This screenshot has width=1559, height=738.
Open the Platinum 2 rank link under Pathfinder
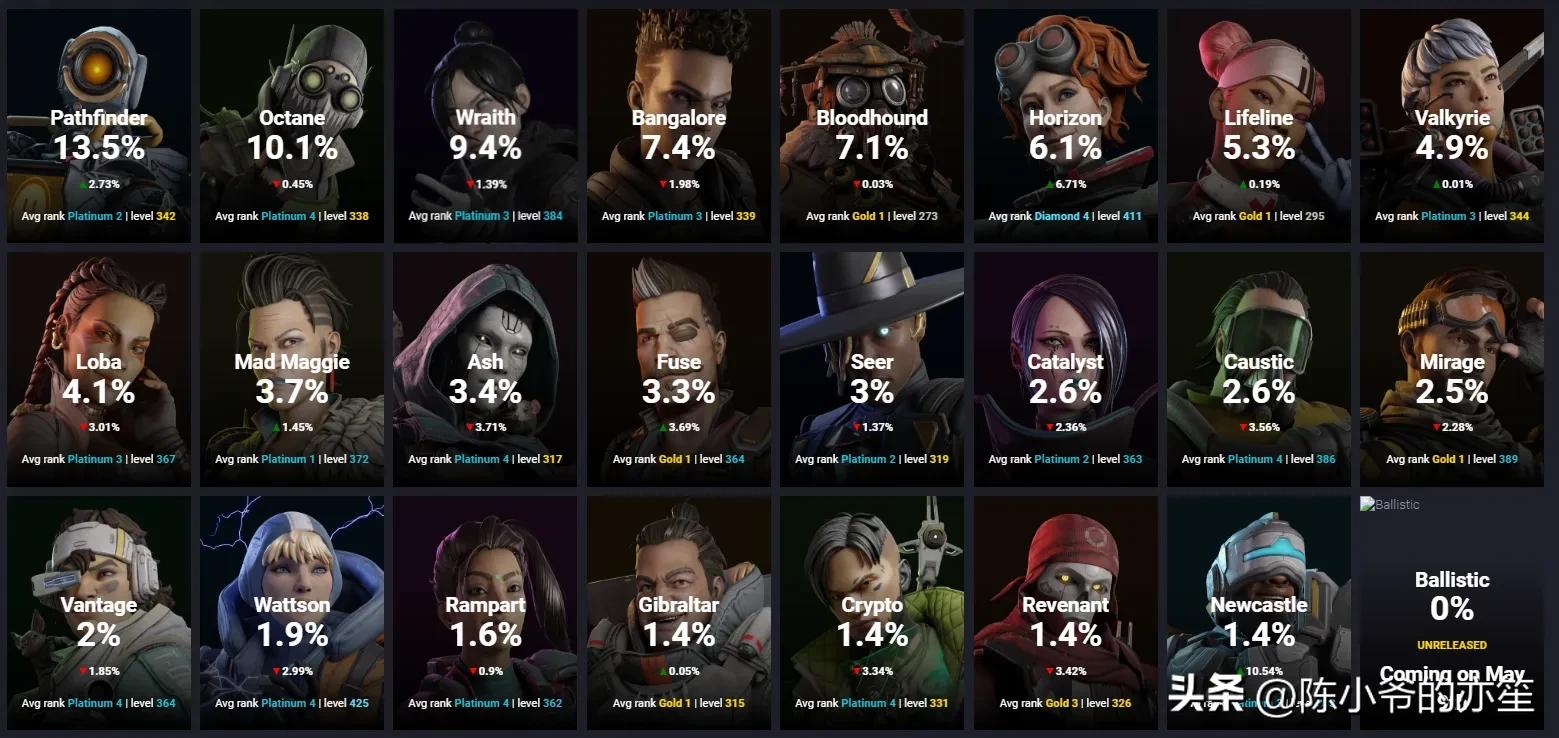pyautogui.click(x=94, y=215)
